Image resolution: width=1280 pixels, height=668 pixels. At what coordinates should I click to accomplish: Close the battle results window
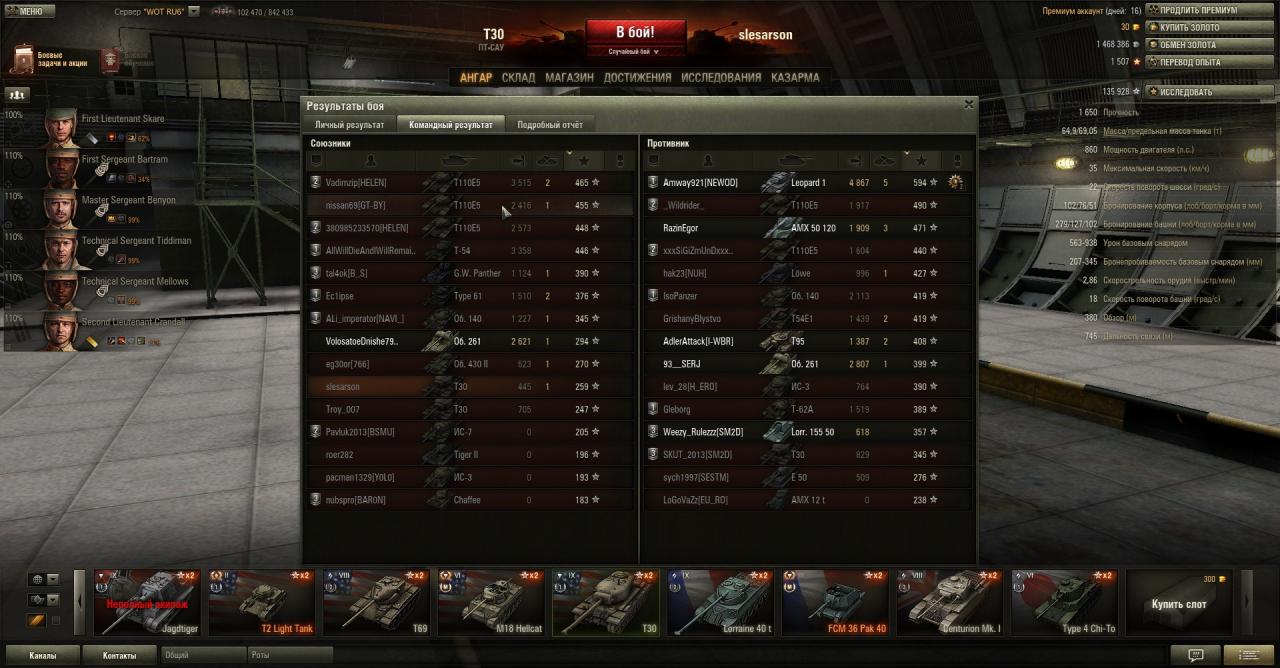pos(968,104)
